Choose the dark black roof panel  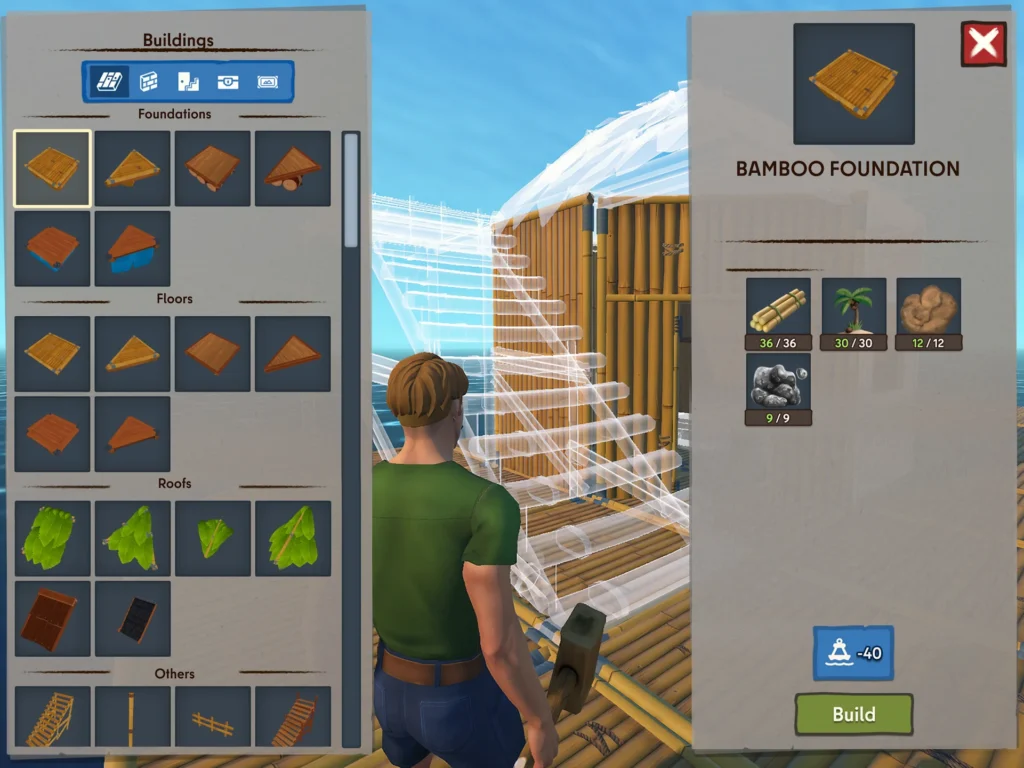coord(132,618)
